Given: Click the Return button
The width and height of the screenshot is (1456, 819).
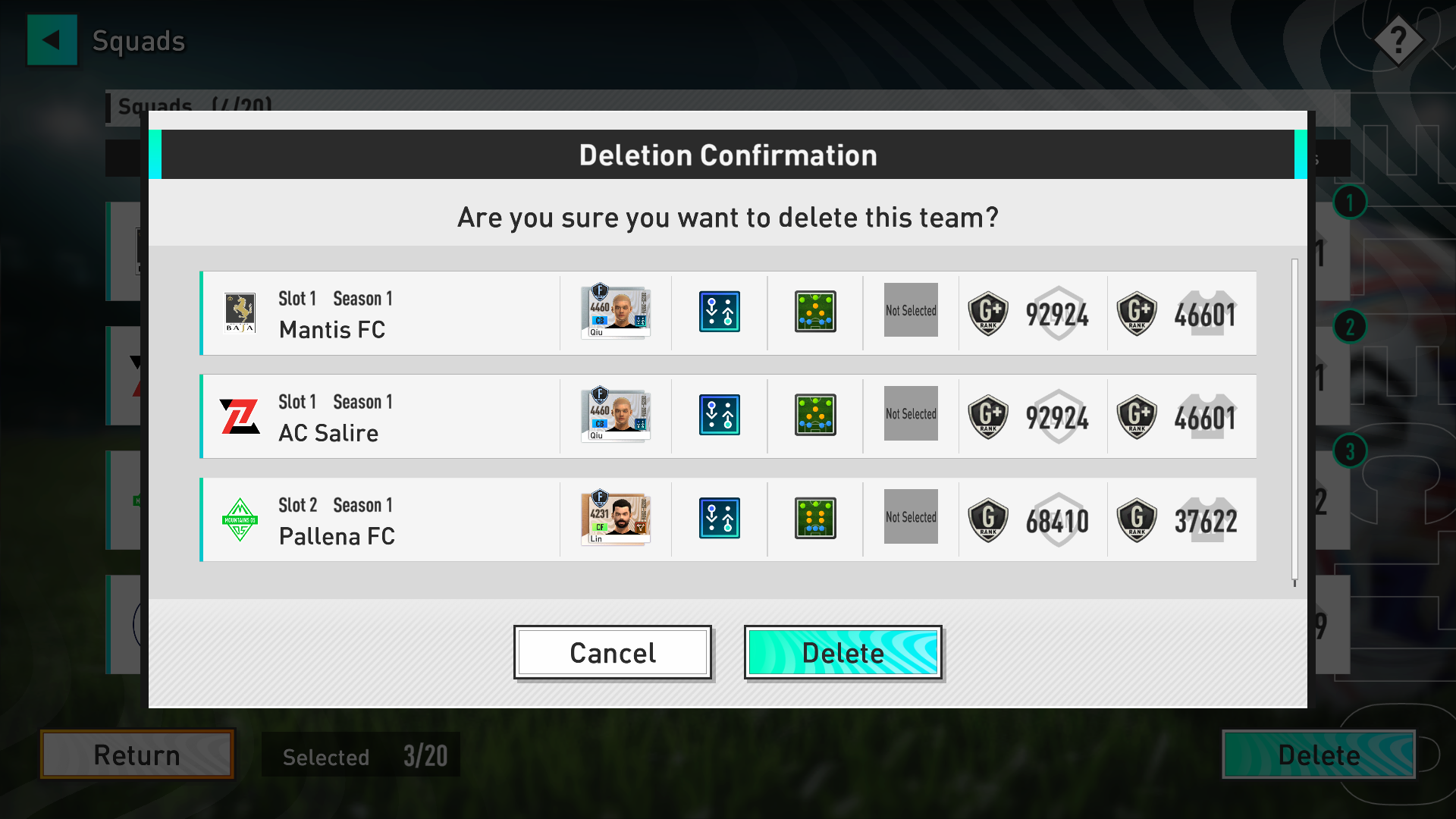Looking at the screenshot, I should [136, 755].
